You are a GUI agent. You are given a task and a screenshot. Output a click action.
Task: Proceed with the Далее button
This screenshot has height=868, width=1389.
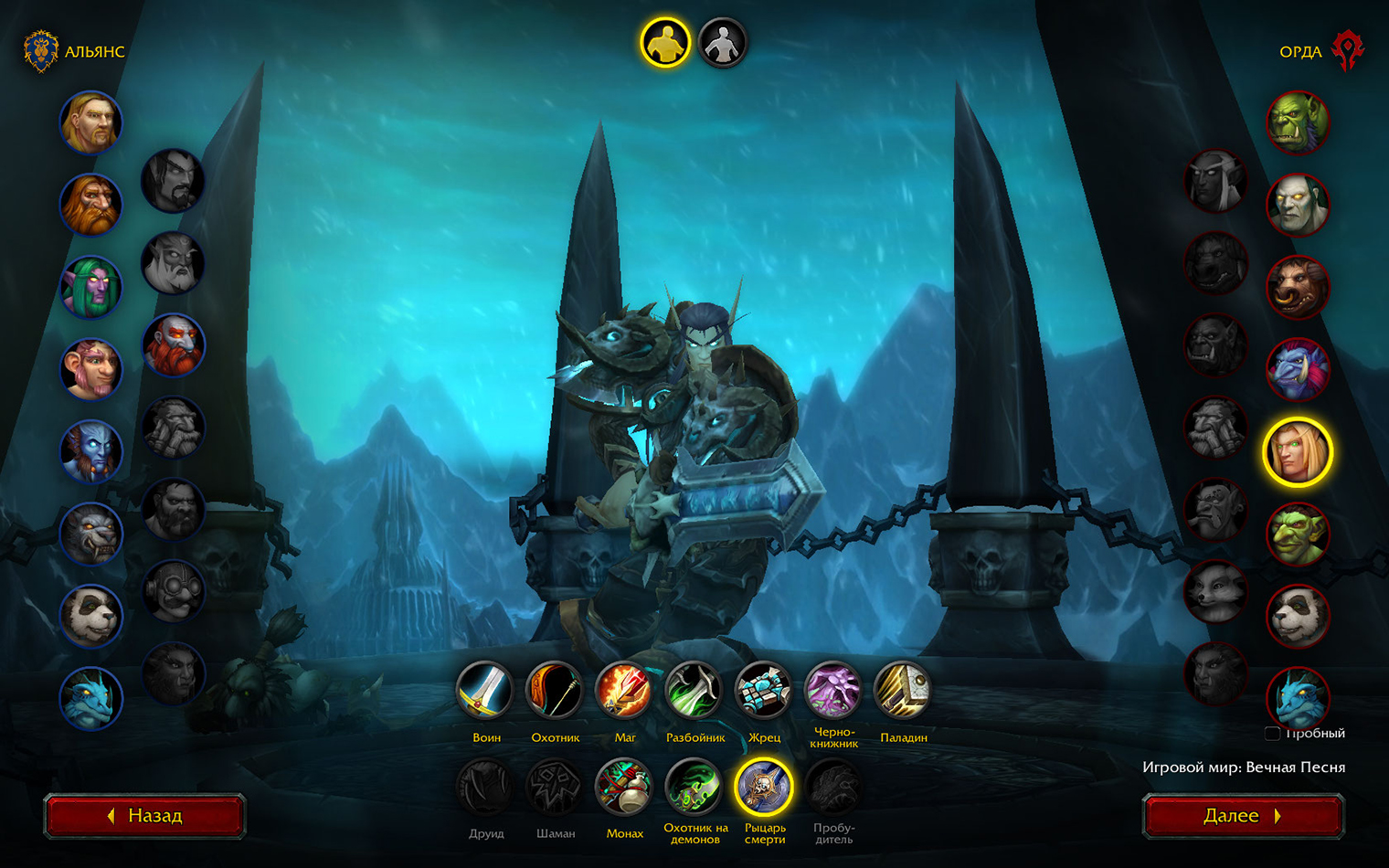pyautogui.click(x=1243, y=816)
